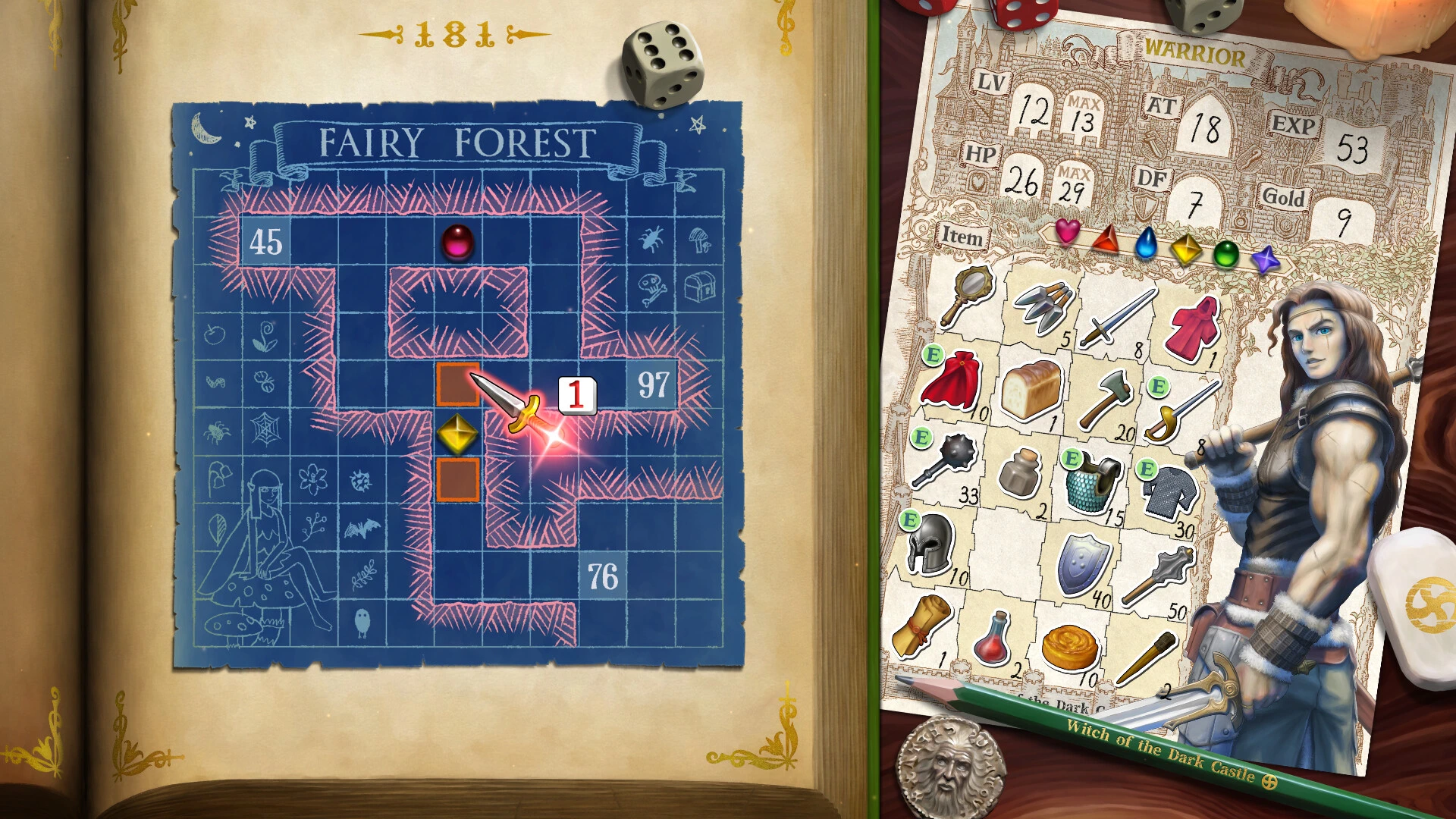
Task: Select the equipped scale armor
Action: pos(1092,482)
